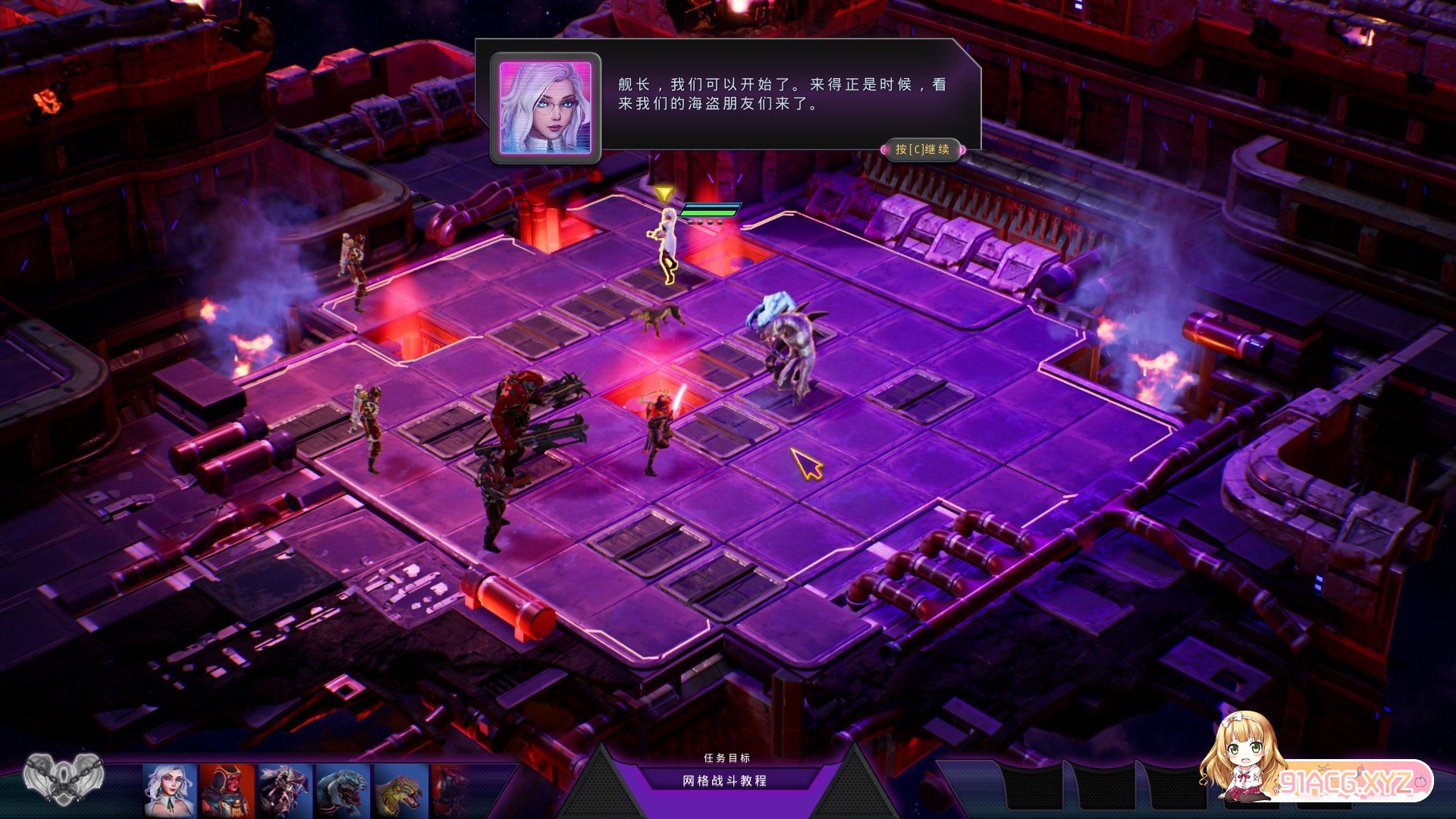Select the red hooded figure portrait
Screen dimensions: 1456x819
click(227, 790)
